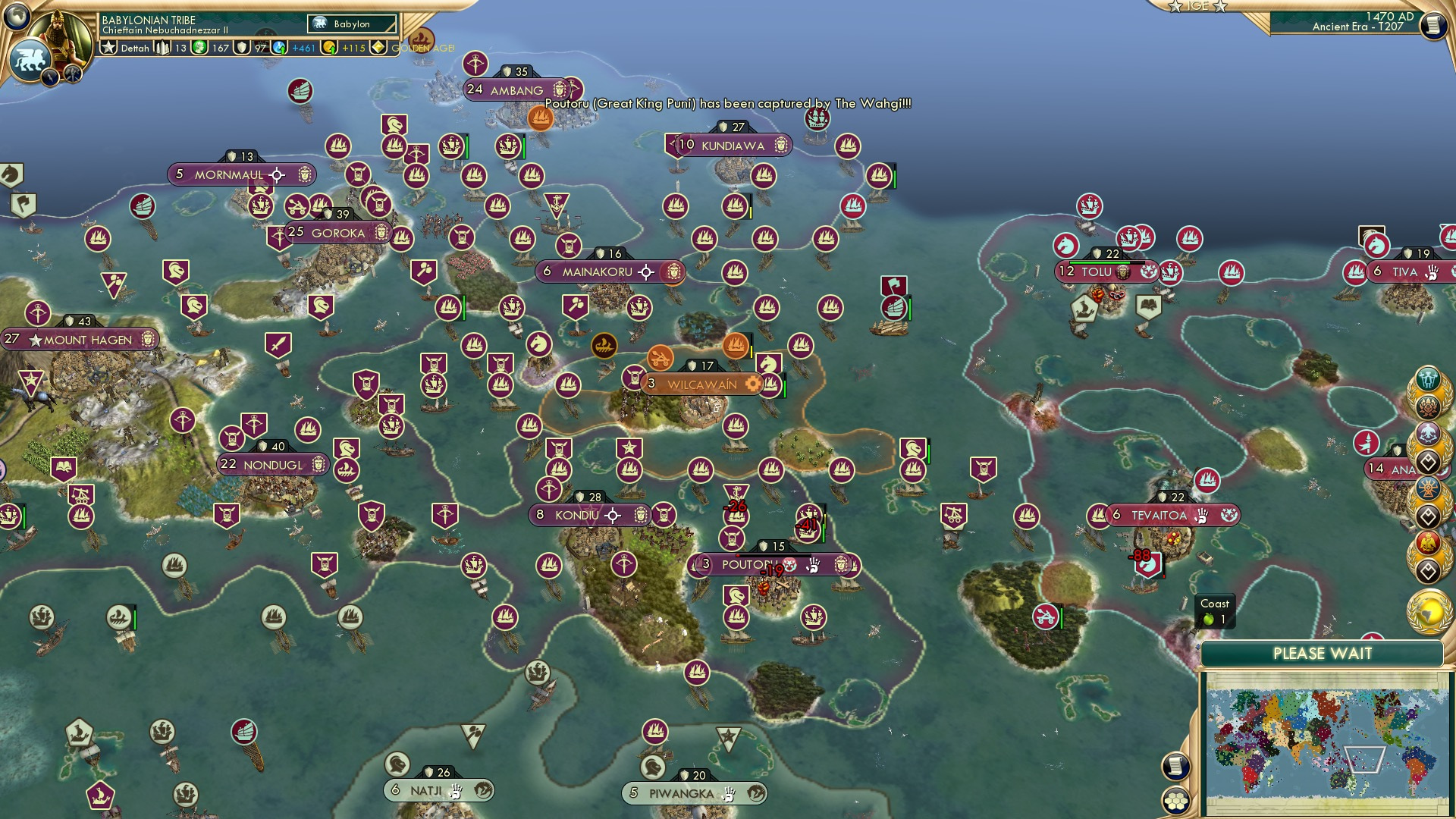Toggle the IGE star at the top right
Viewport: 1456px width, 819px height.
click(1177, 7)
